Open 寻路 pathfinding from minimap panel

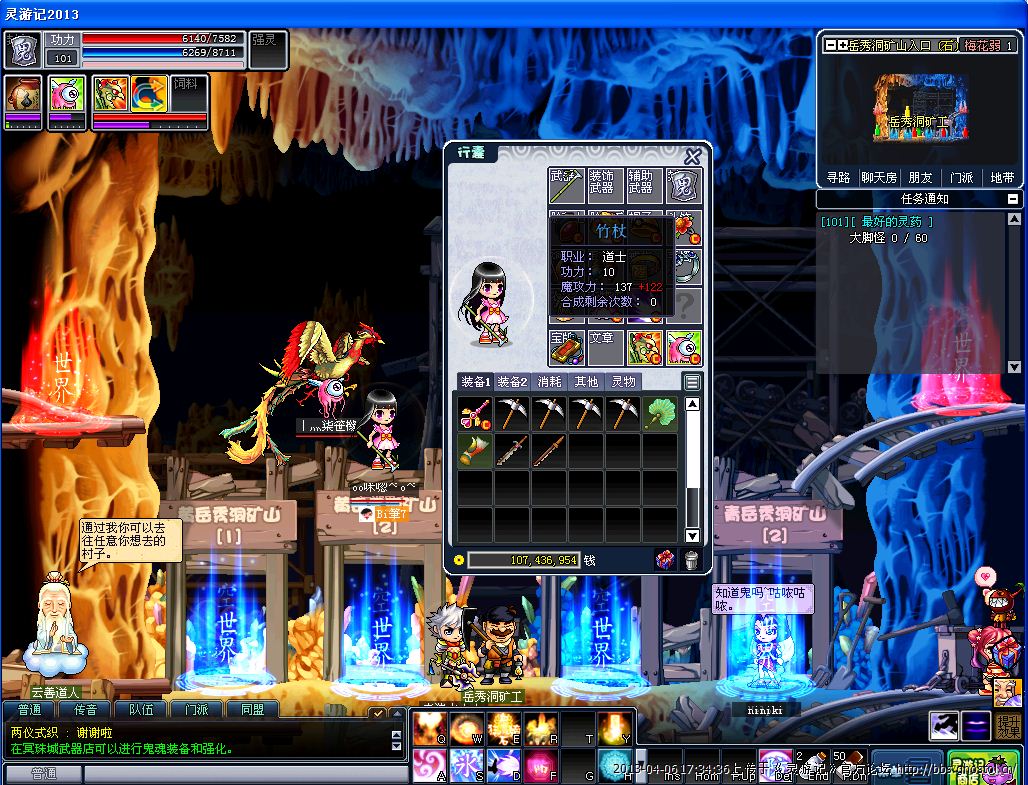[838, 177]
